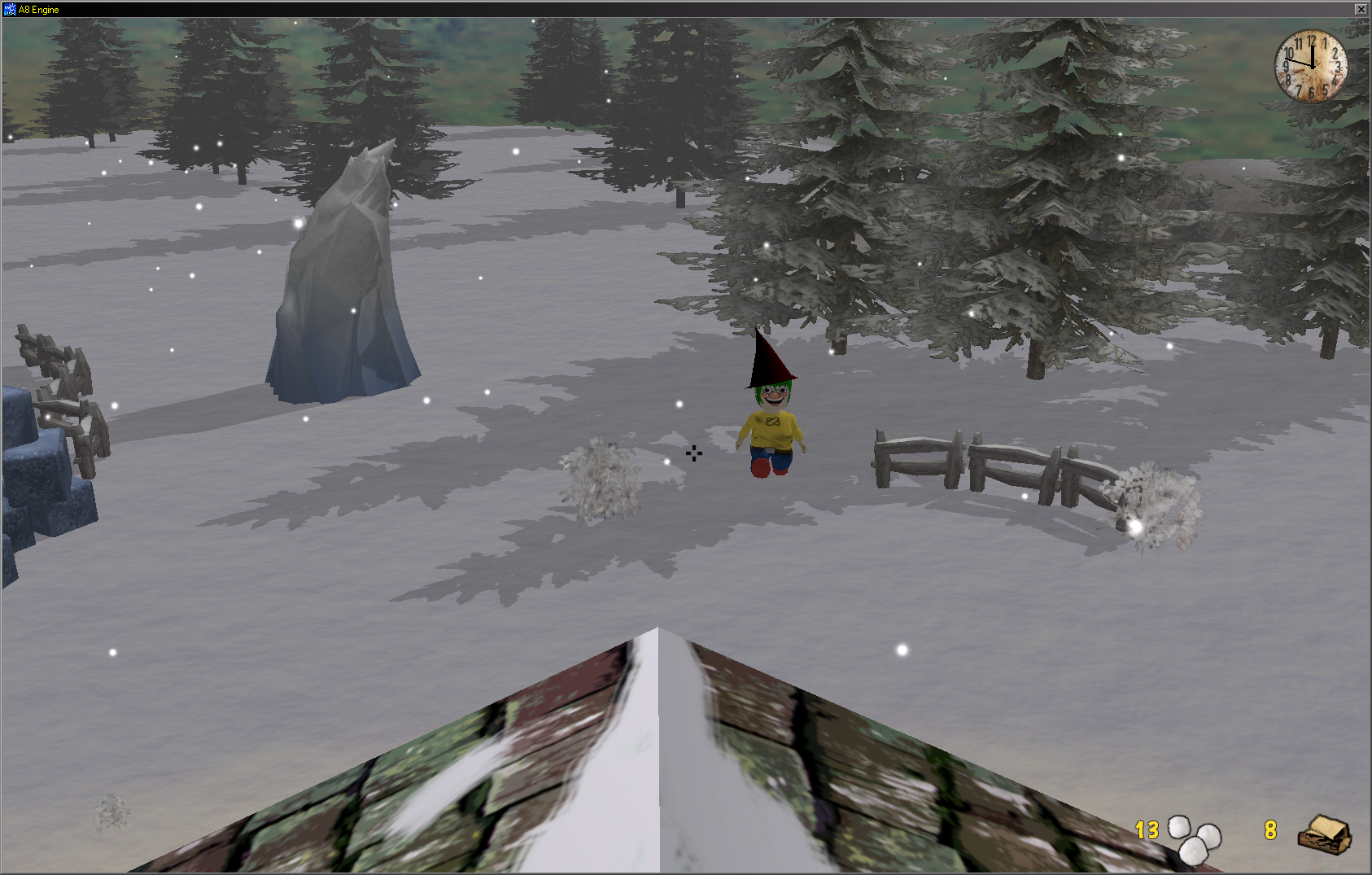This screenshot has width=1372, height=875.
Task: Close the A8 Engine window
Action: 1361,9
